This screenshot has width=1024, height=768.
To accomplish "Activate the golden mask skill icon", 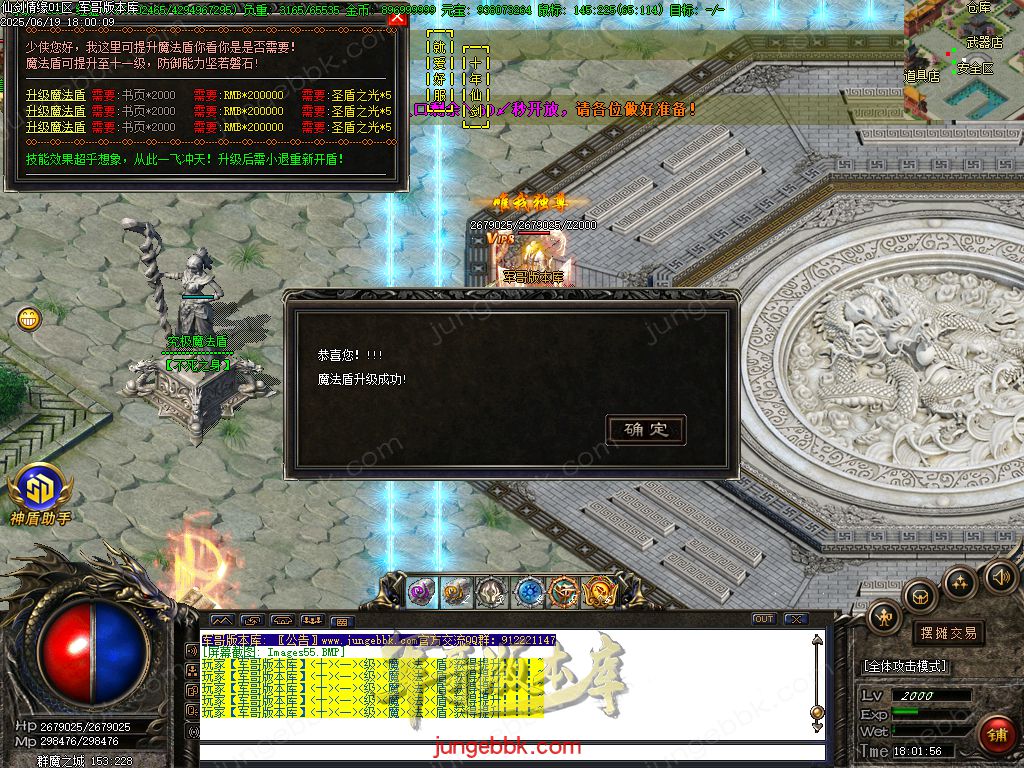I will 600,592.
